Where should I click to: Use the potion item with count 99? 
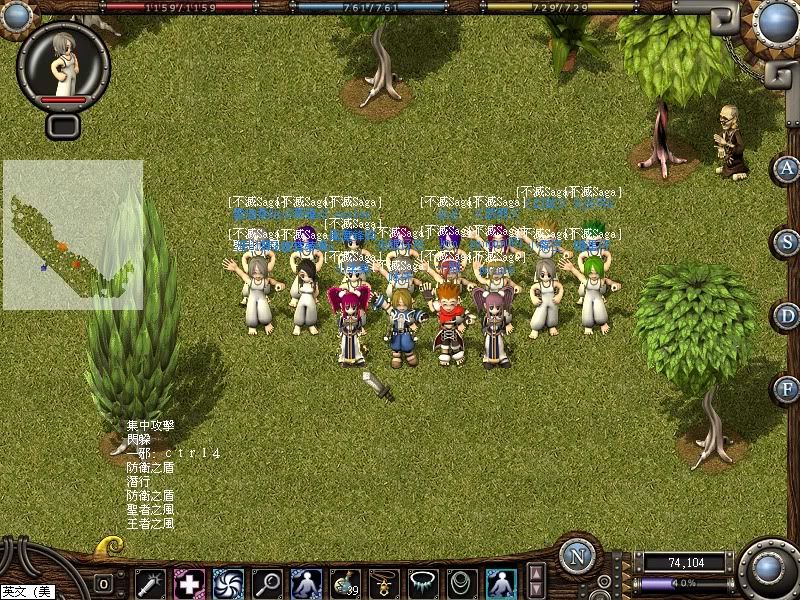pos(345,583)
